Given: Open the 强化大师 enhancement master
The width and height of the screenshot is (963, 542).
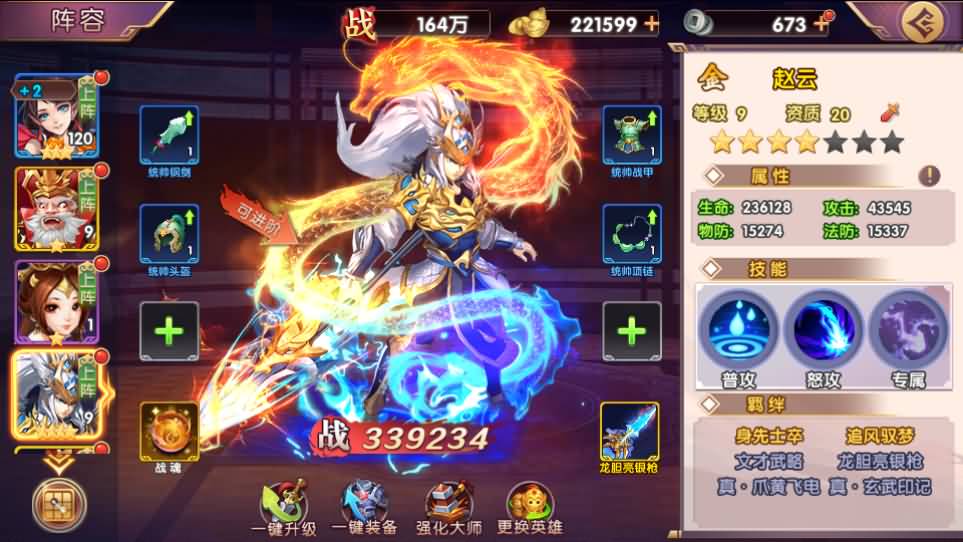Looking at the screenshot, I should tap(449, 504).
